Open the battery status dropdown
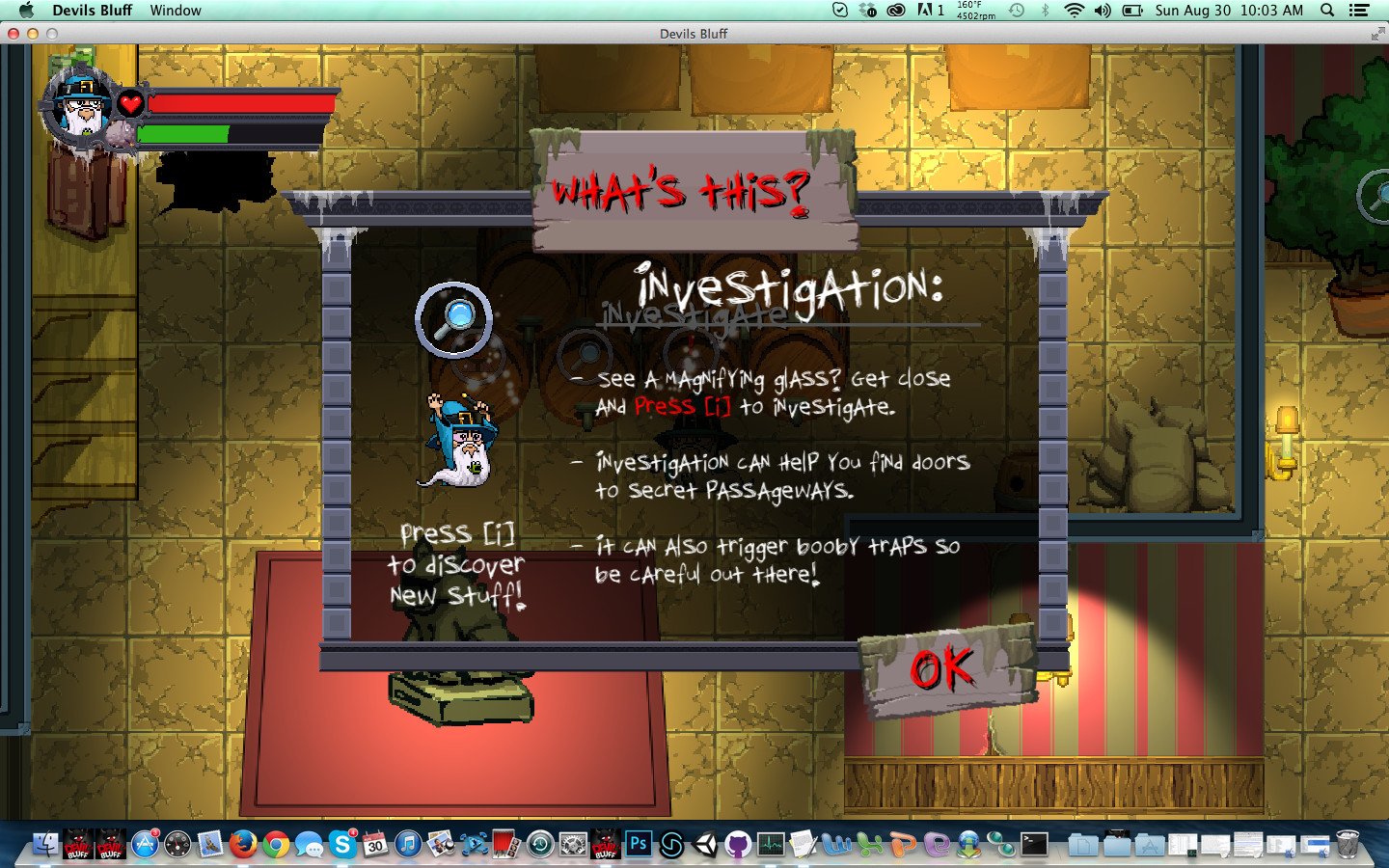 click(x=1131, y=11)
